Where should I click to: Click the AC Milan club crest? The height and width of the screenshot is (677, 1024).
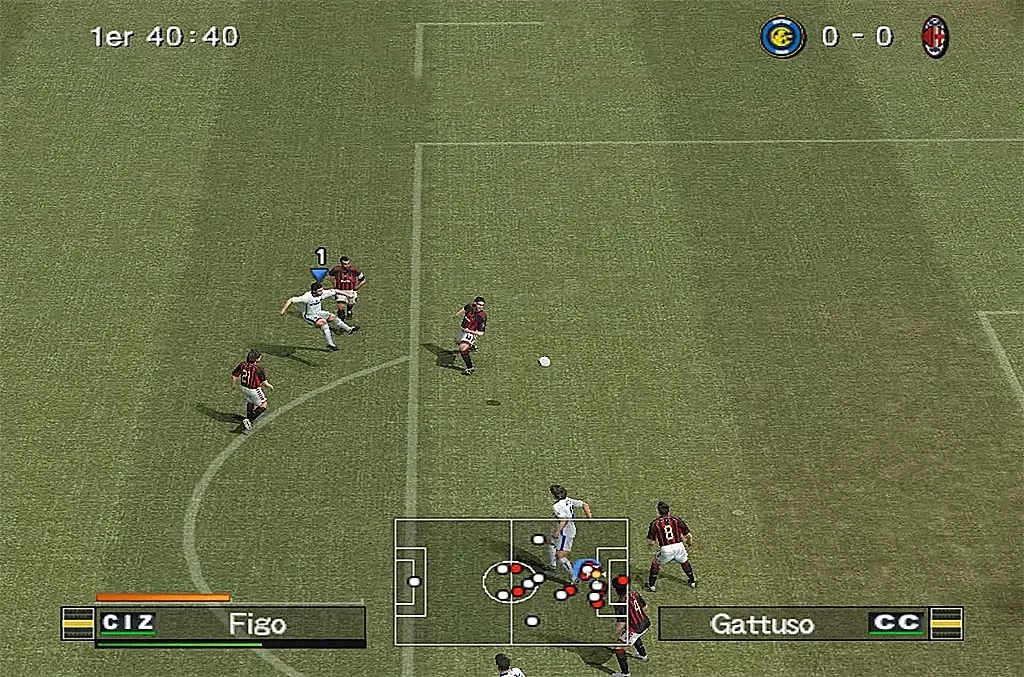coord(935,37)
